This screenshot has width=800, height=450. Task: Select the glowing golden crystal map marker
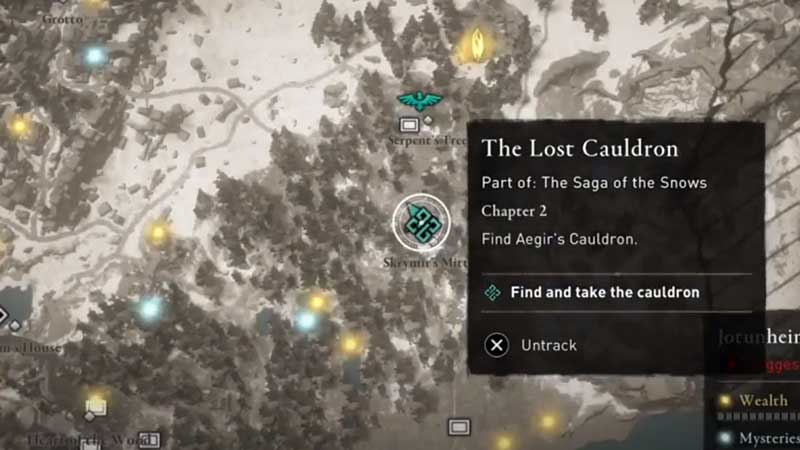pos(477,44)
